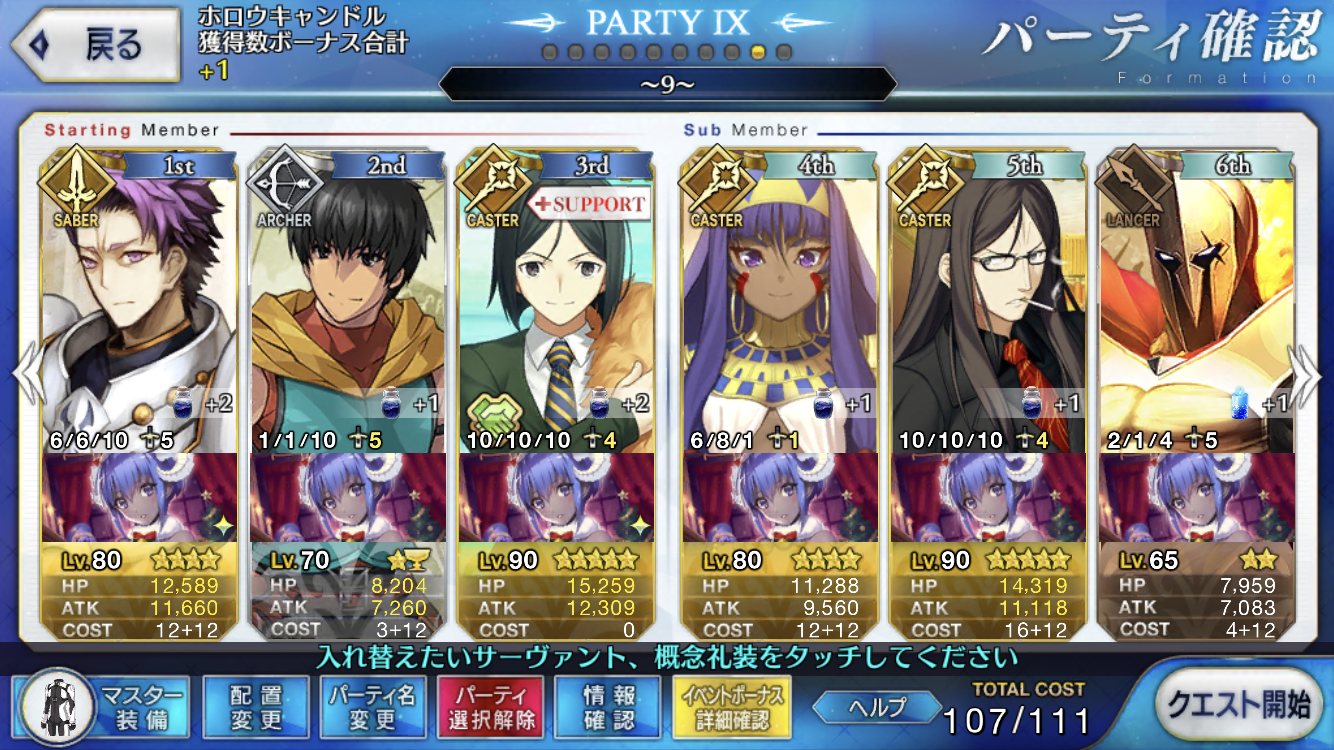1334x750 pixels.
Task: Switch to the previous party with left arrow
Action: point(24,375)
